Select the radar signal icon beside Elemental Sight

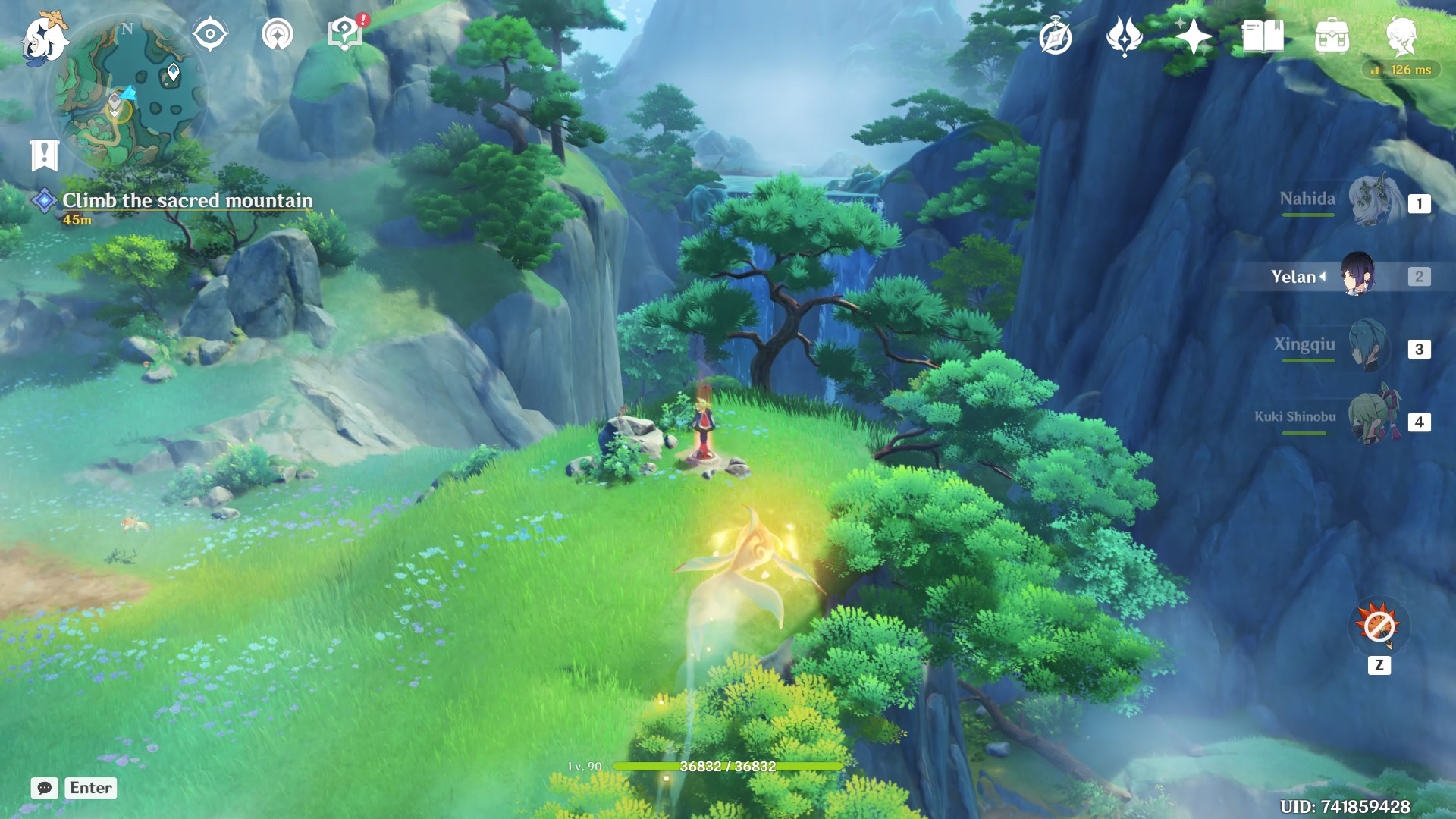coord(280,33)
